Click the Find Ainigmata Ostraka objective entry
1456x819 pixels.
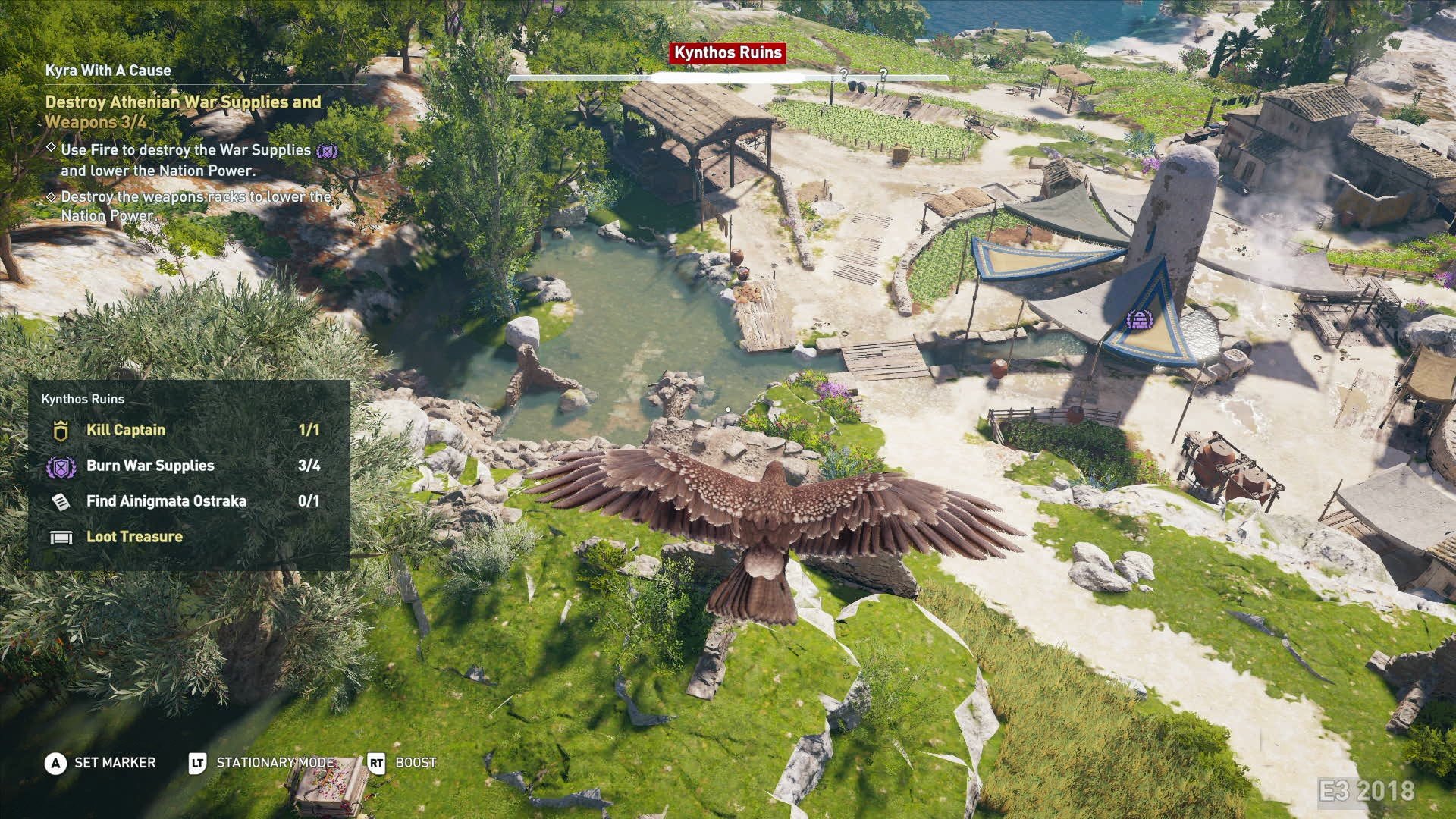pyautogui.click(x=165, y=501)
